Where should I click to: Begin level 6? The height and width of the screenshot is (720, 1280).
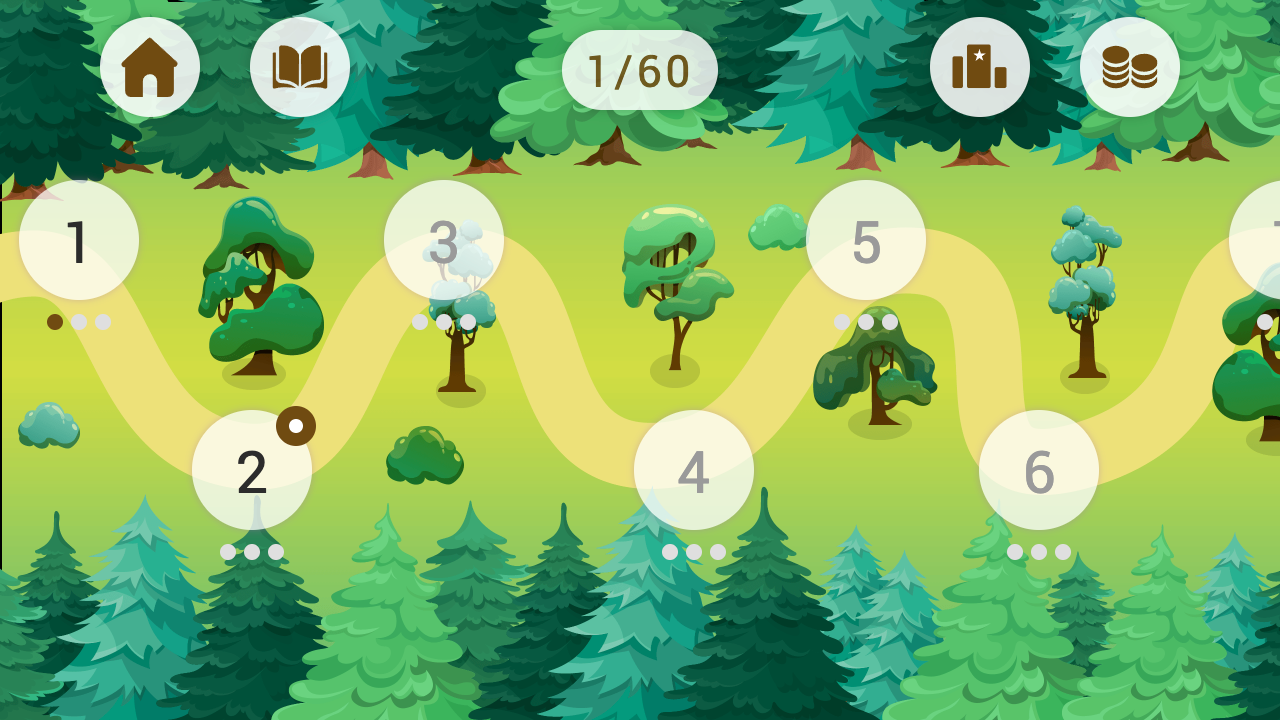[x=1041, y=470]
